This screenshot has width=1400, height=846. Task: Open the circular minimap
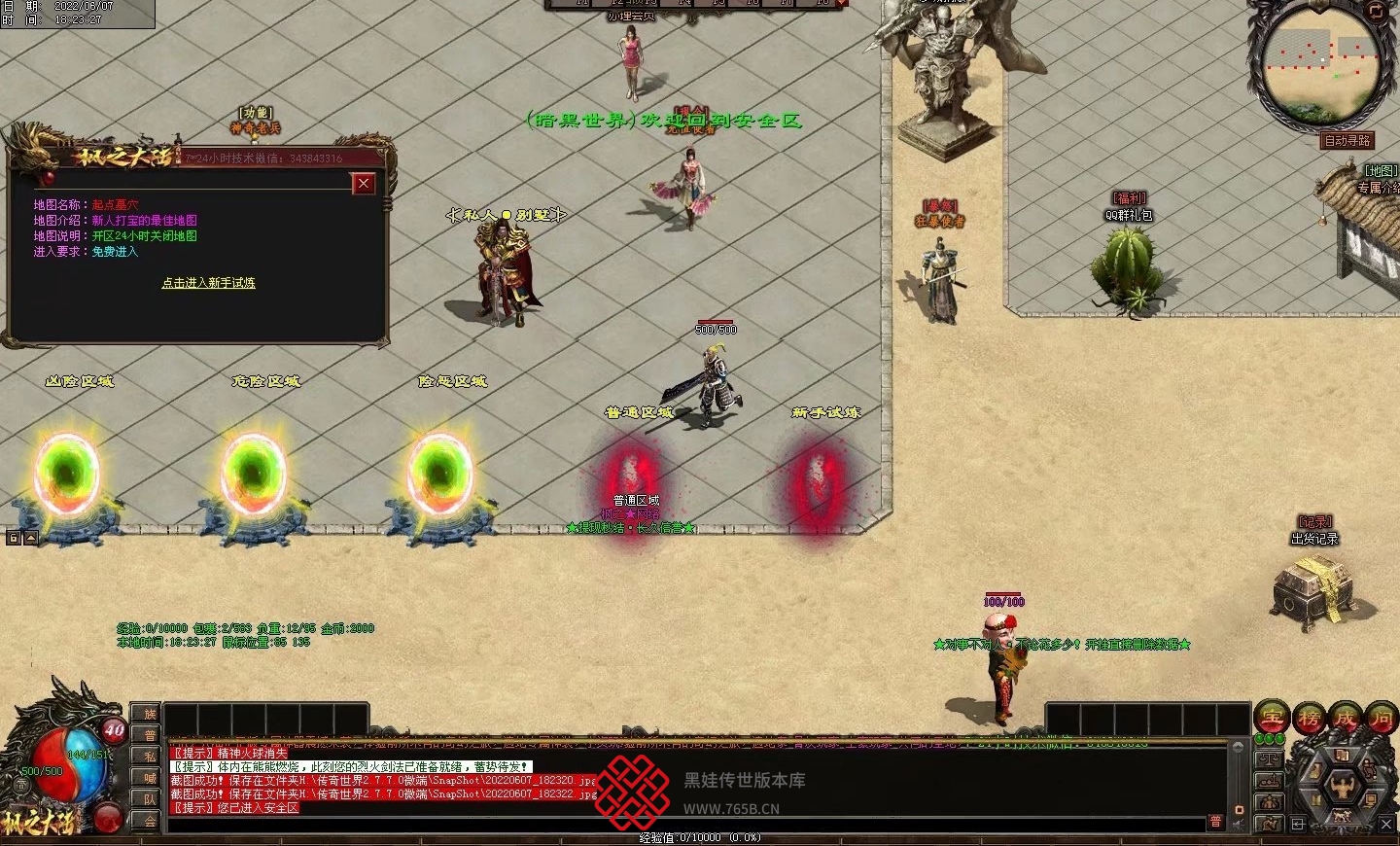pyautogui.click(x=1320, y=62)
